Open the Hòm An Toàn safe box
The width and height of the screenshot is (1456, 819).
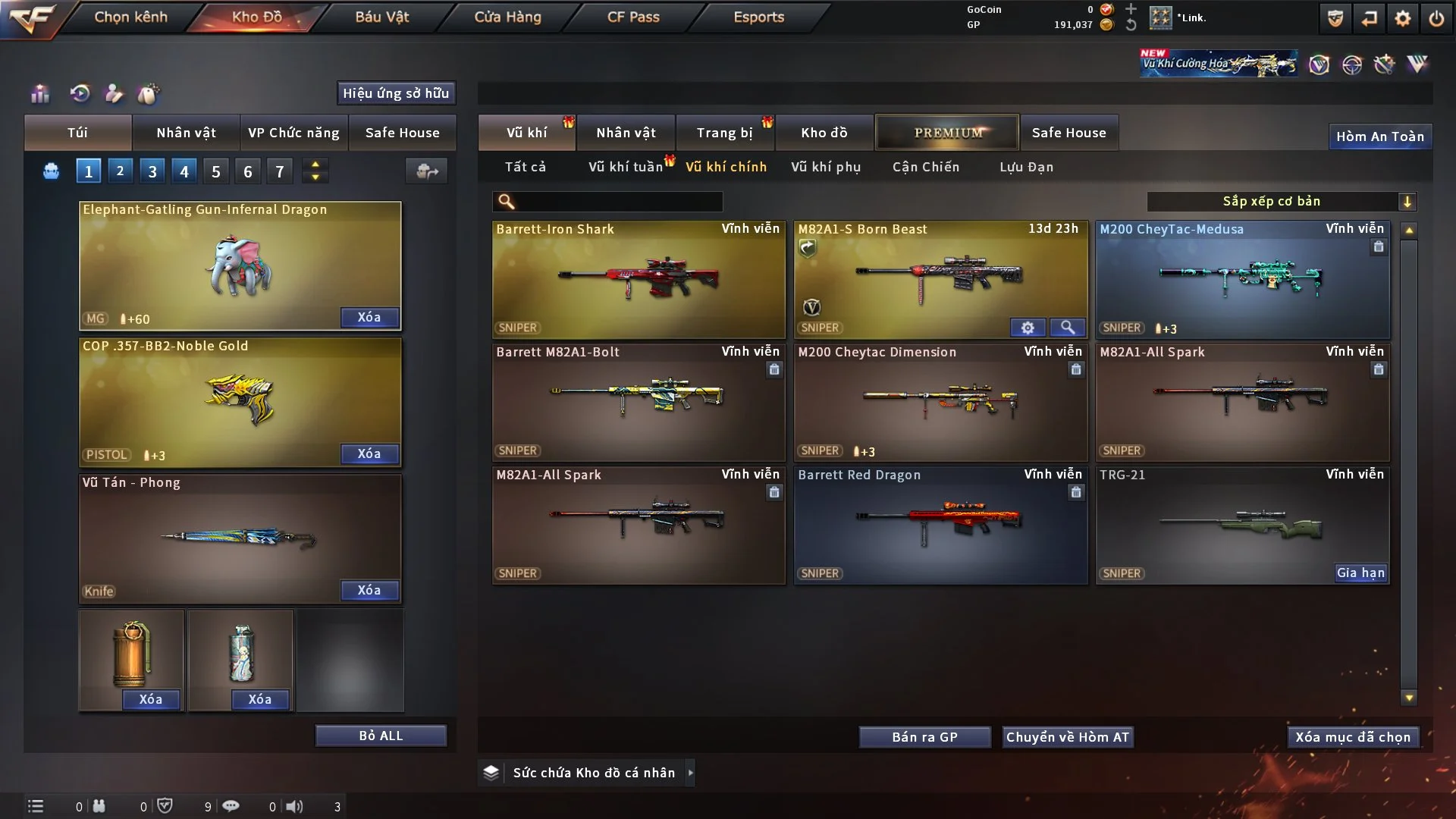pyautogui.click(x=1379, y=136)
